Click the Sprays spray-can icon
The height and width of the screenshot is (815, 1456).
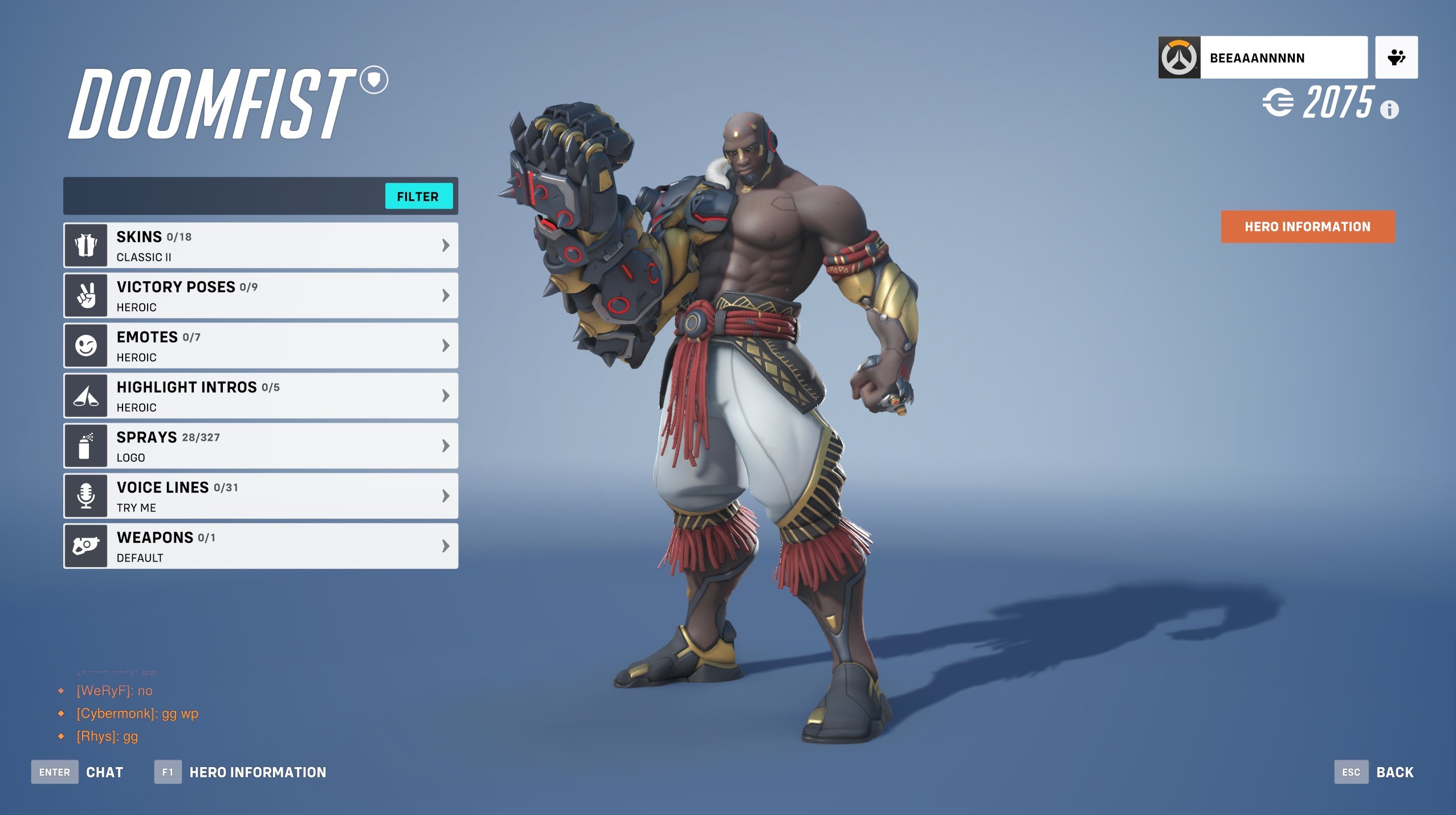coord(85,445)
